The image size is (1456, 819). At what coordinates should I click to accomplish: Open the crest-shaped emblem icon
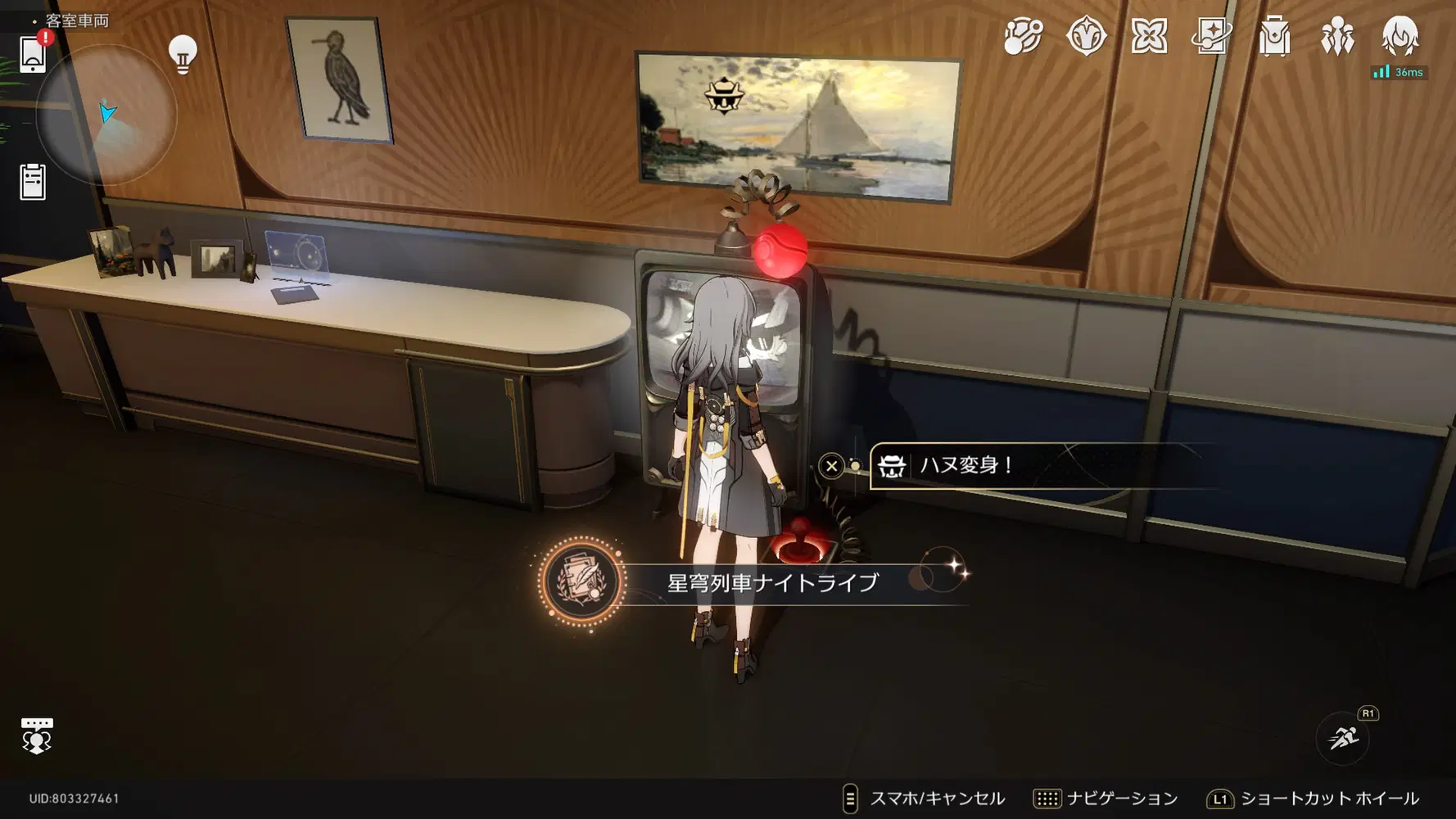pos(1086,37)
